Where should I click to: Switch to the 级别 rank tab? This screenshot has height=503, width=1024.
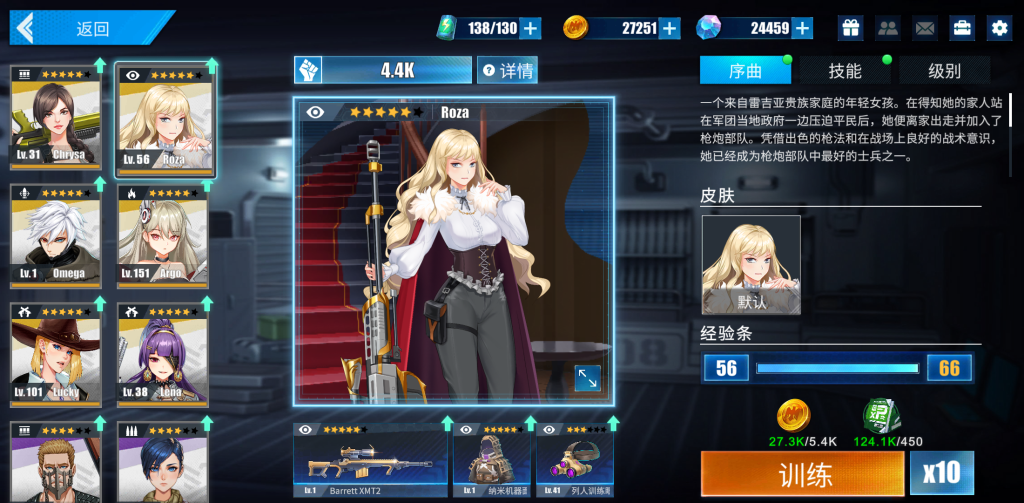pyautogui.click(x=944, y=71)
